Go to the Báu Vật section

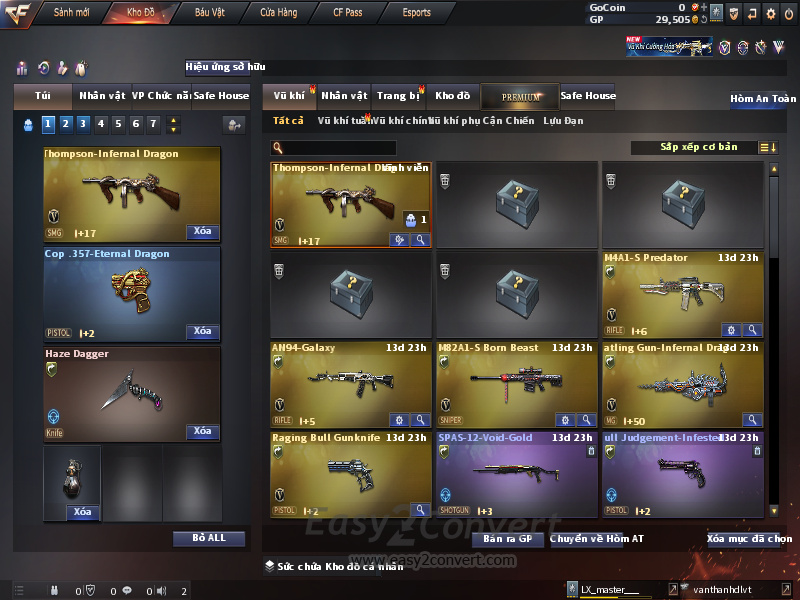point(209,13)
